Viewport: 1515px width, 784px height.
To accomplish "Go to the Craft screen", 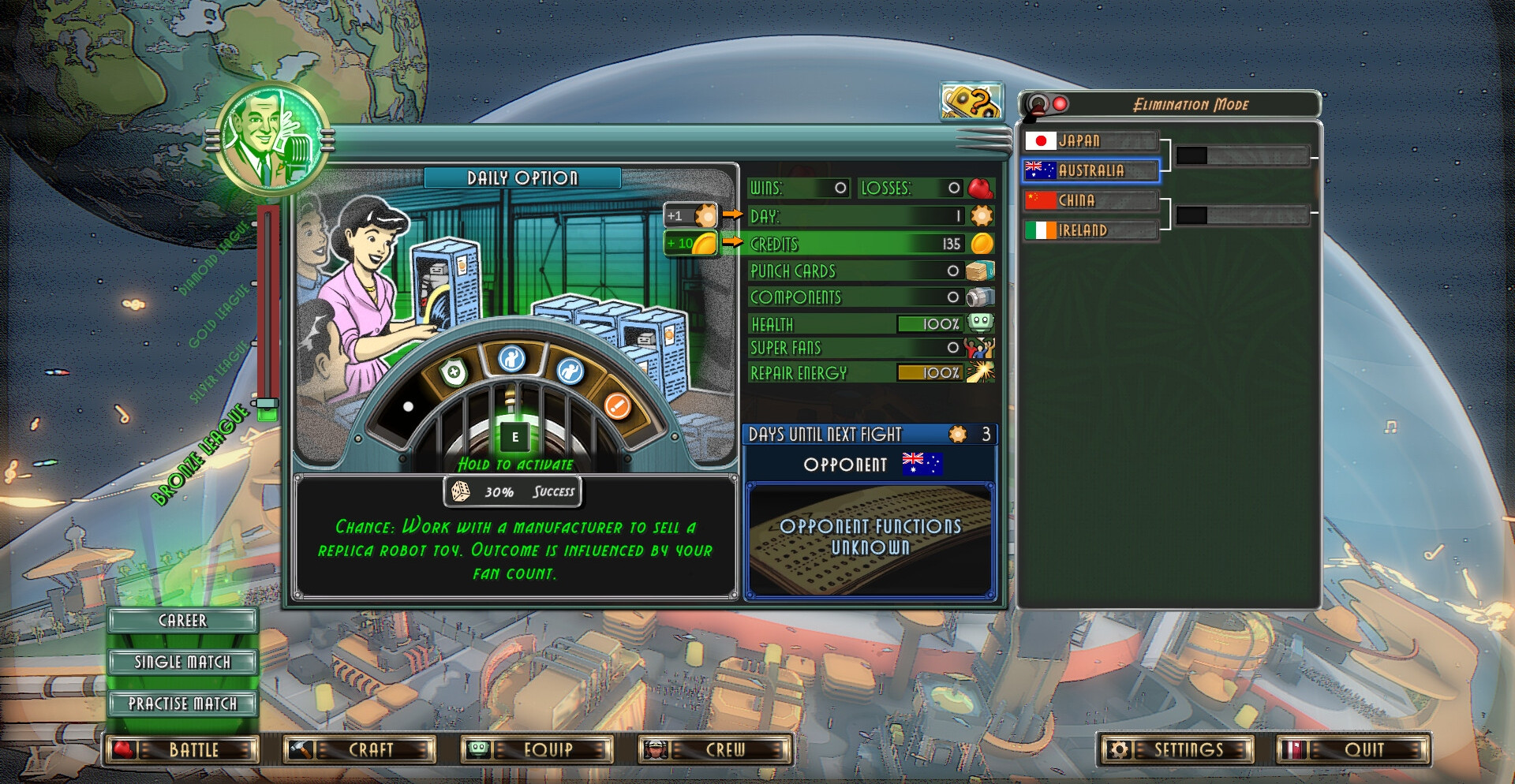I will 360,749.
